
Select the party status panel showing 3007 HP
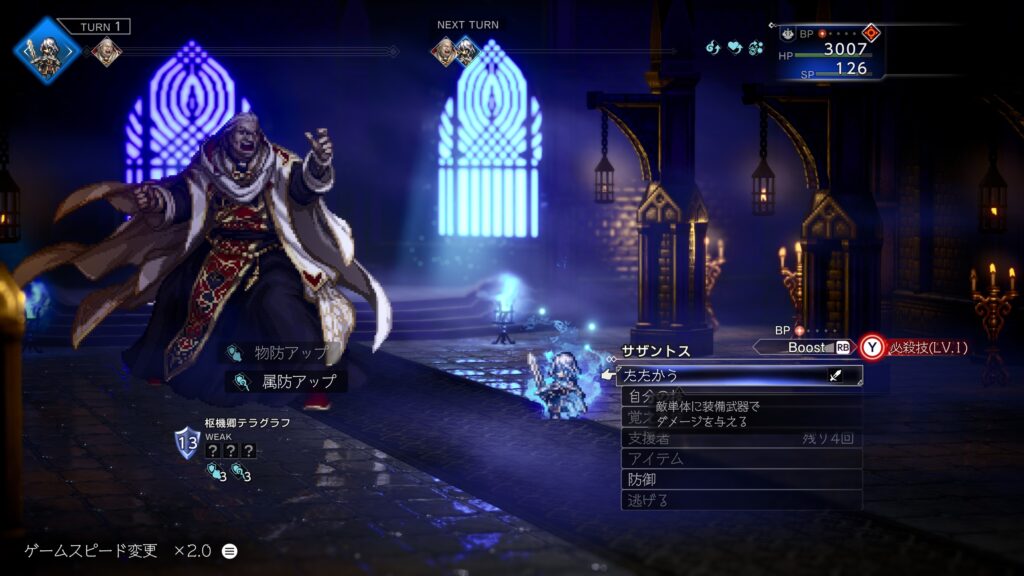point(831,52)
